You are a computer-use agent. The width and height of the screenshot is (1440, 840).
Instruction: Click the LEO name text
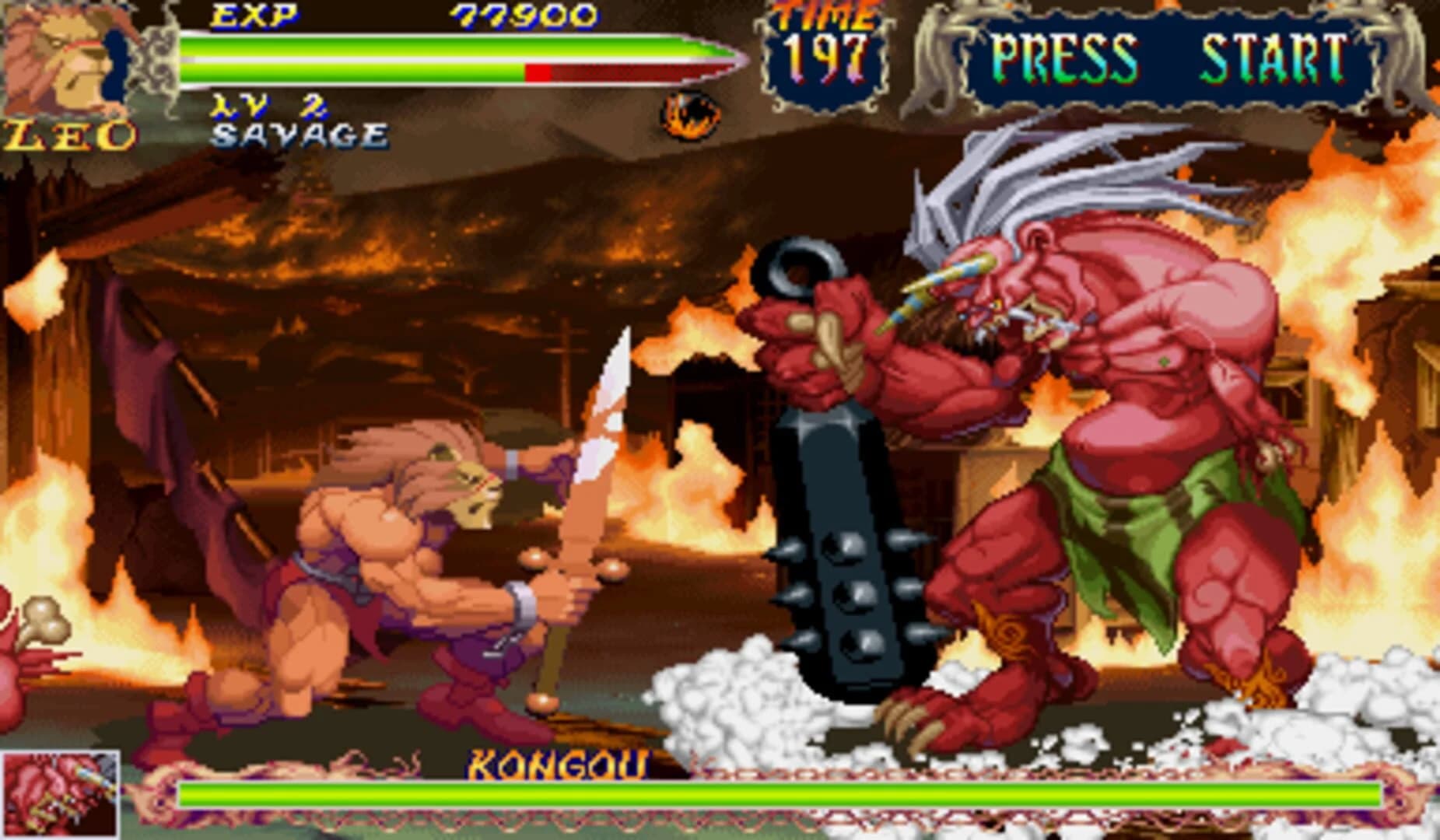(x=68, y=134)
